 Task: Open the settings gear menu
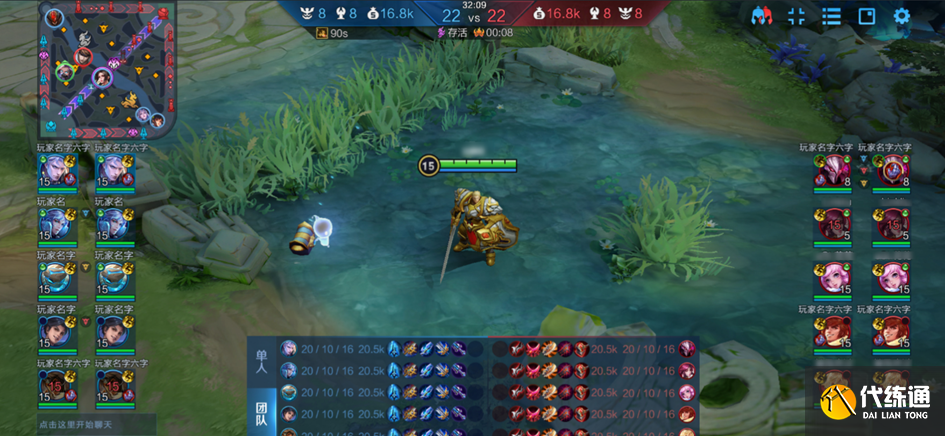pyautogui.click(x=902, y=16)
